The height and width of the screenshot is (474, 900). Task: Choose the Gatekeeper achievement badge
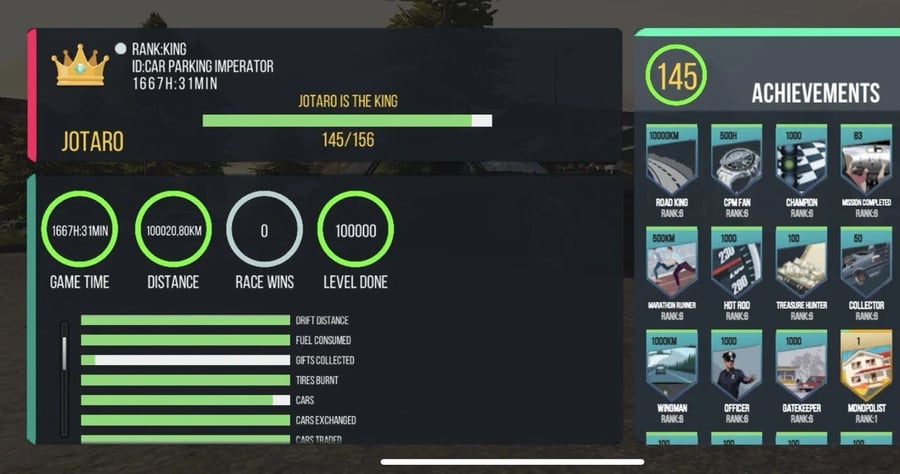pyautogui.click(x=801, y=368)
